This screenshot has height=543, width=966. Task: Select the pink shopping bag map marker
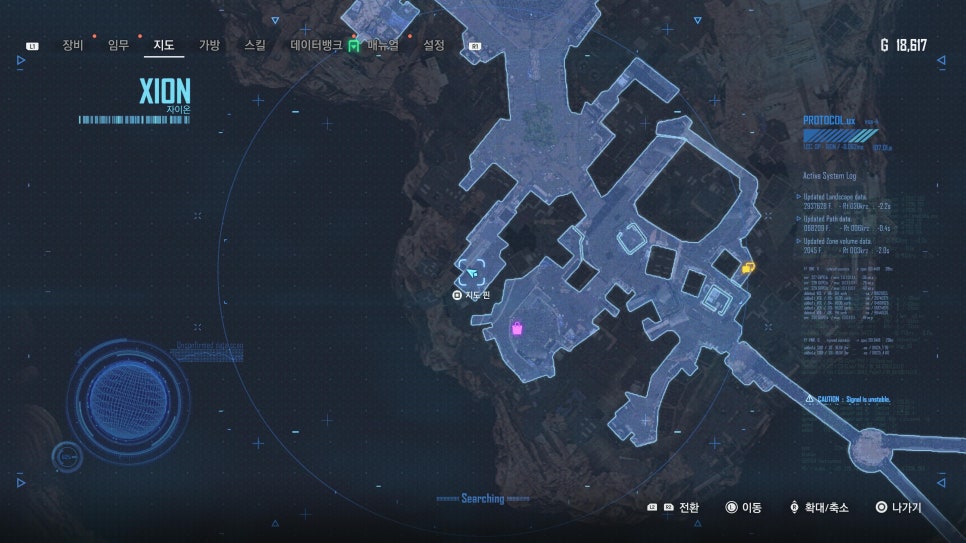point(517,328)
